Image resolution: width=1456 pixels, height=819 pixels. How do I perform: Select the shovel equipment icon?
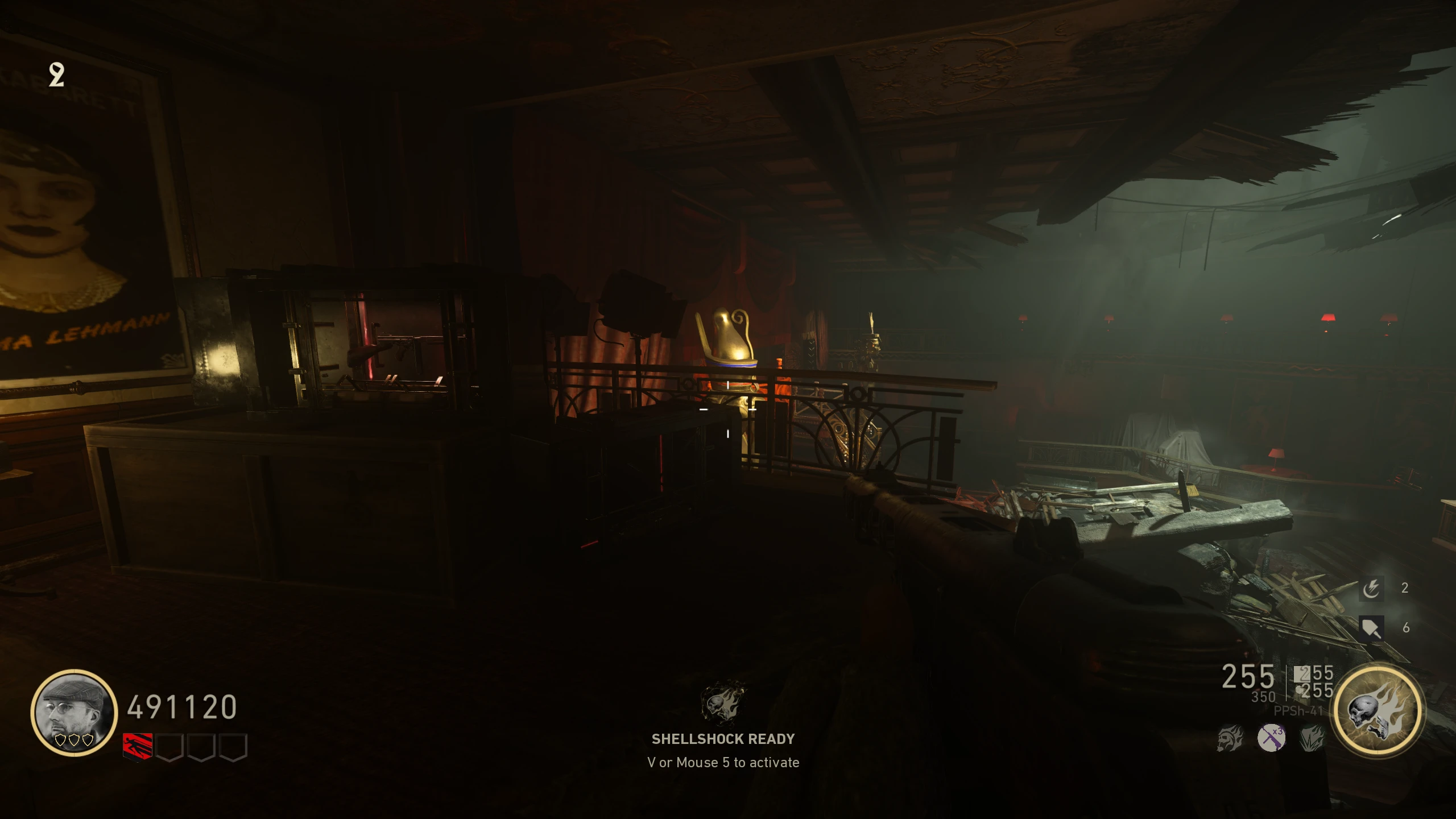click(x=1371, y=628)
